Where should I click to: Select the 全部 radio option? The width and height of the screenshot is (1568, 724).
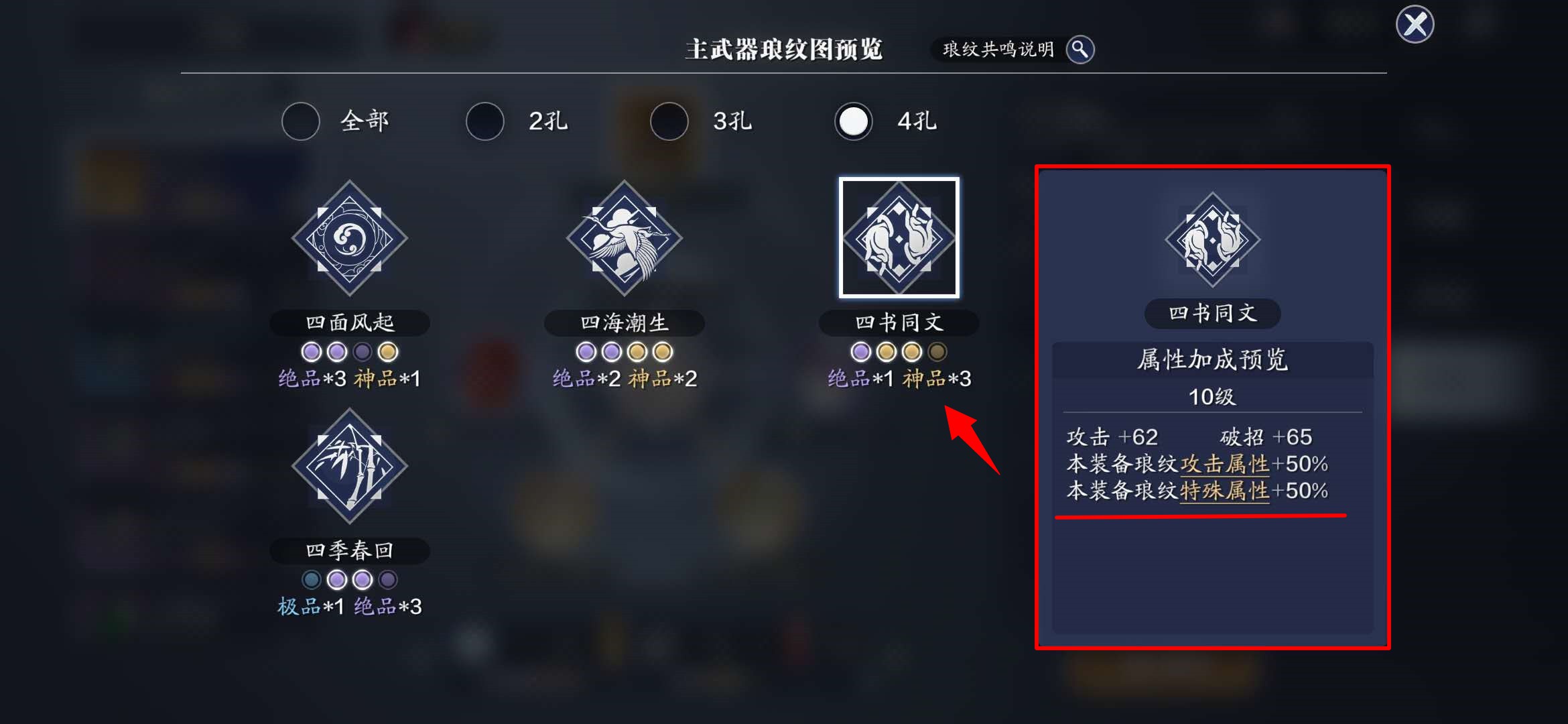[301, 121]
